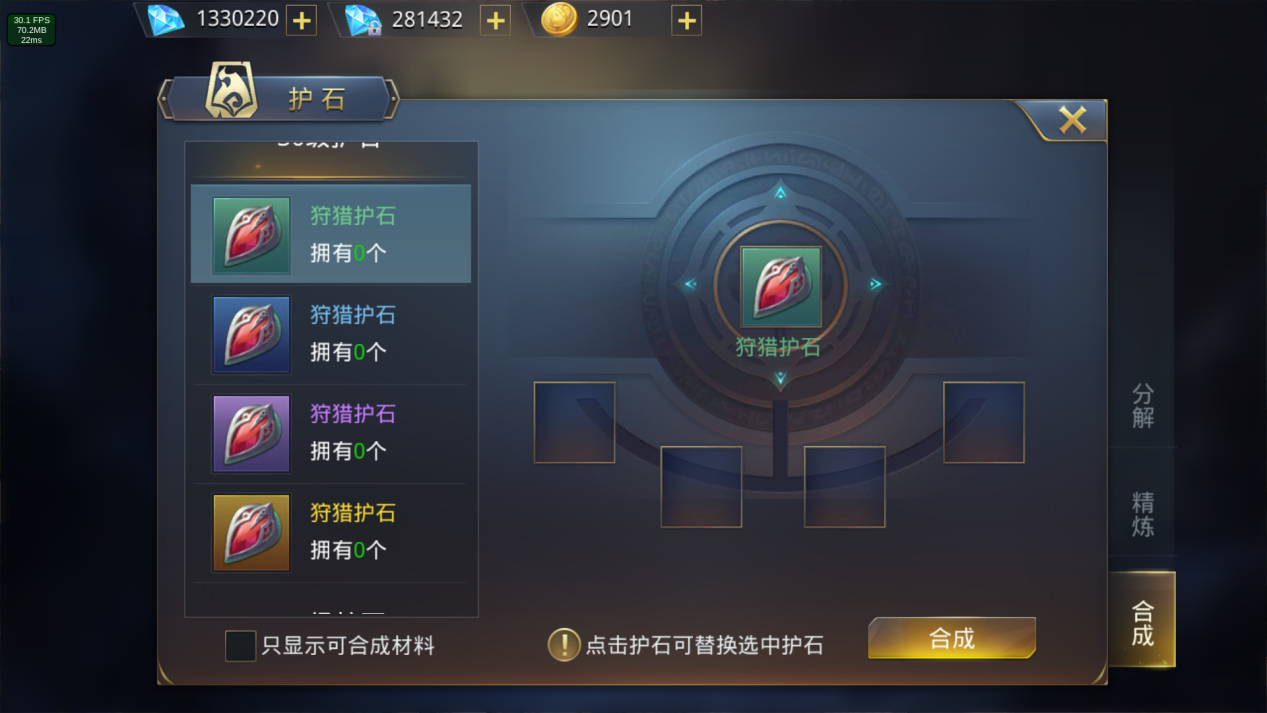
Task: Click the left arrow beside the center stone
Action: click(x=690, y=285)
